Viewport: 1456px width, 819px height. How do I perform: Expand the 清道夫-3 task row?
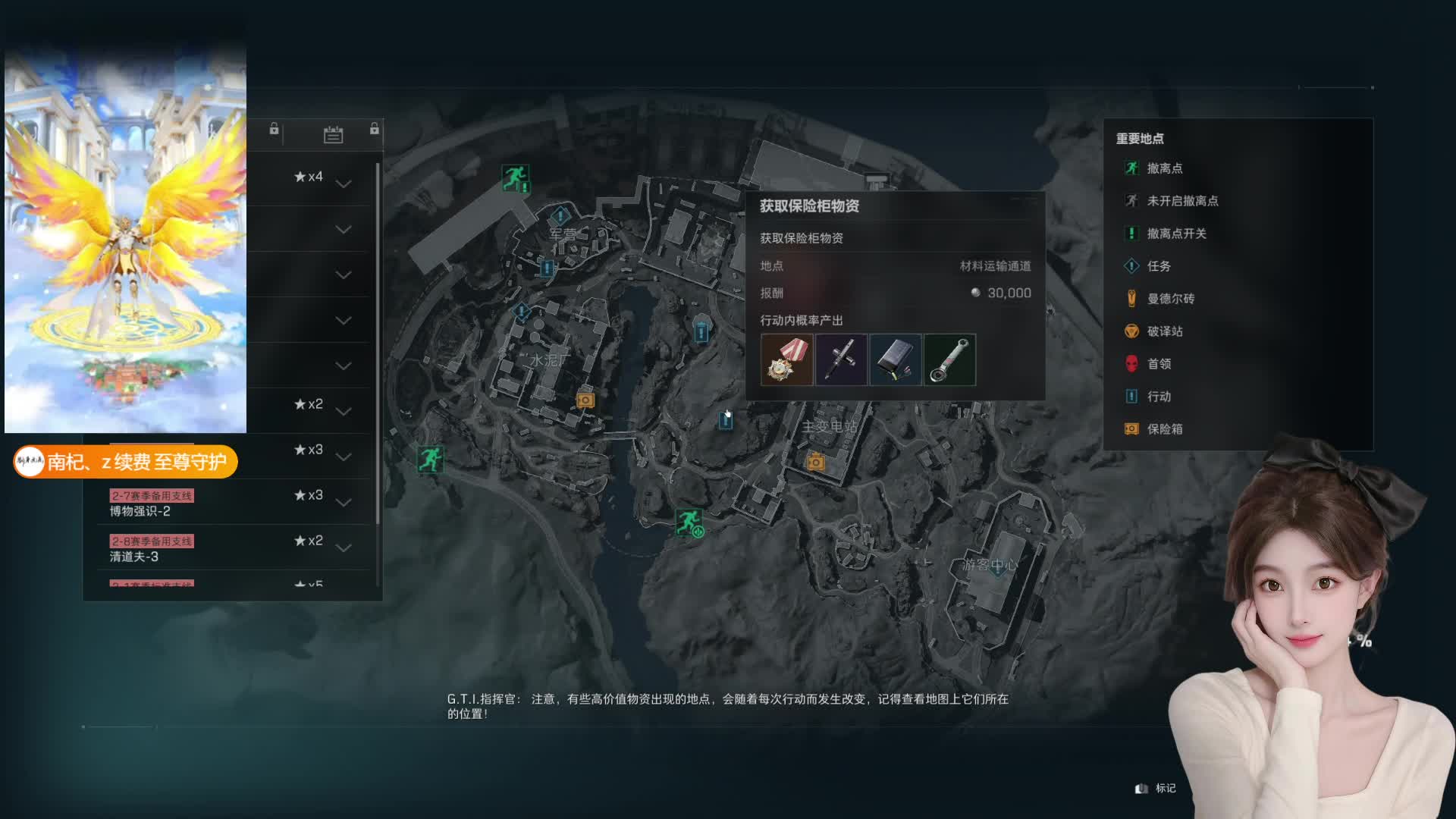344,548
